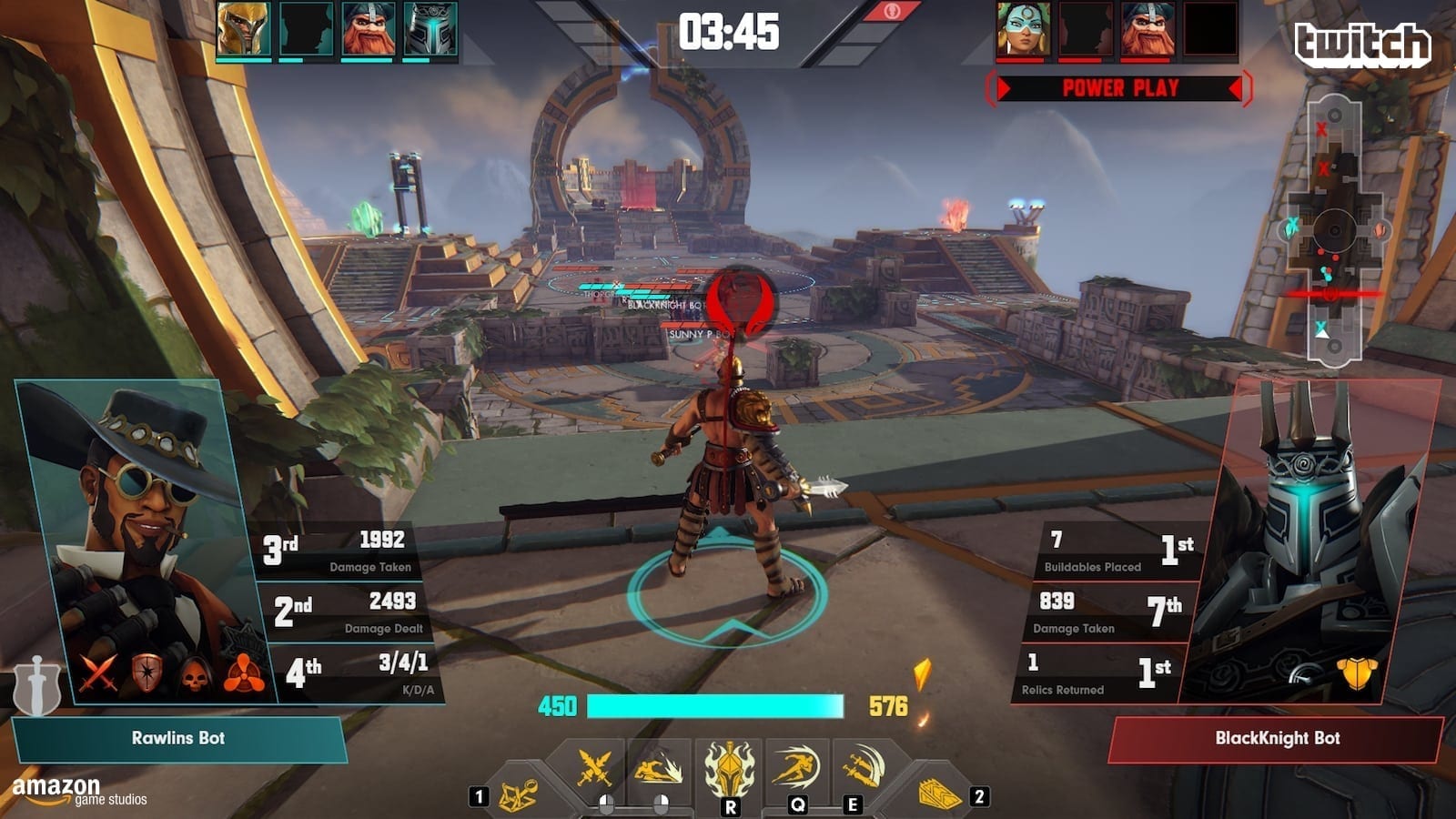Activate the sprinting dash ability
The width and height of the screenshot is (1456, 819).
tap(796, 769)
